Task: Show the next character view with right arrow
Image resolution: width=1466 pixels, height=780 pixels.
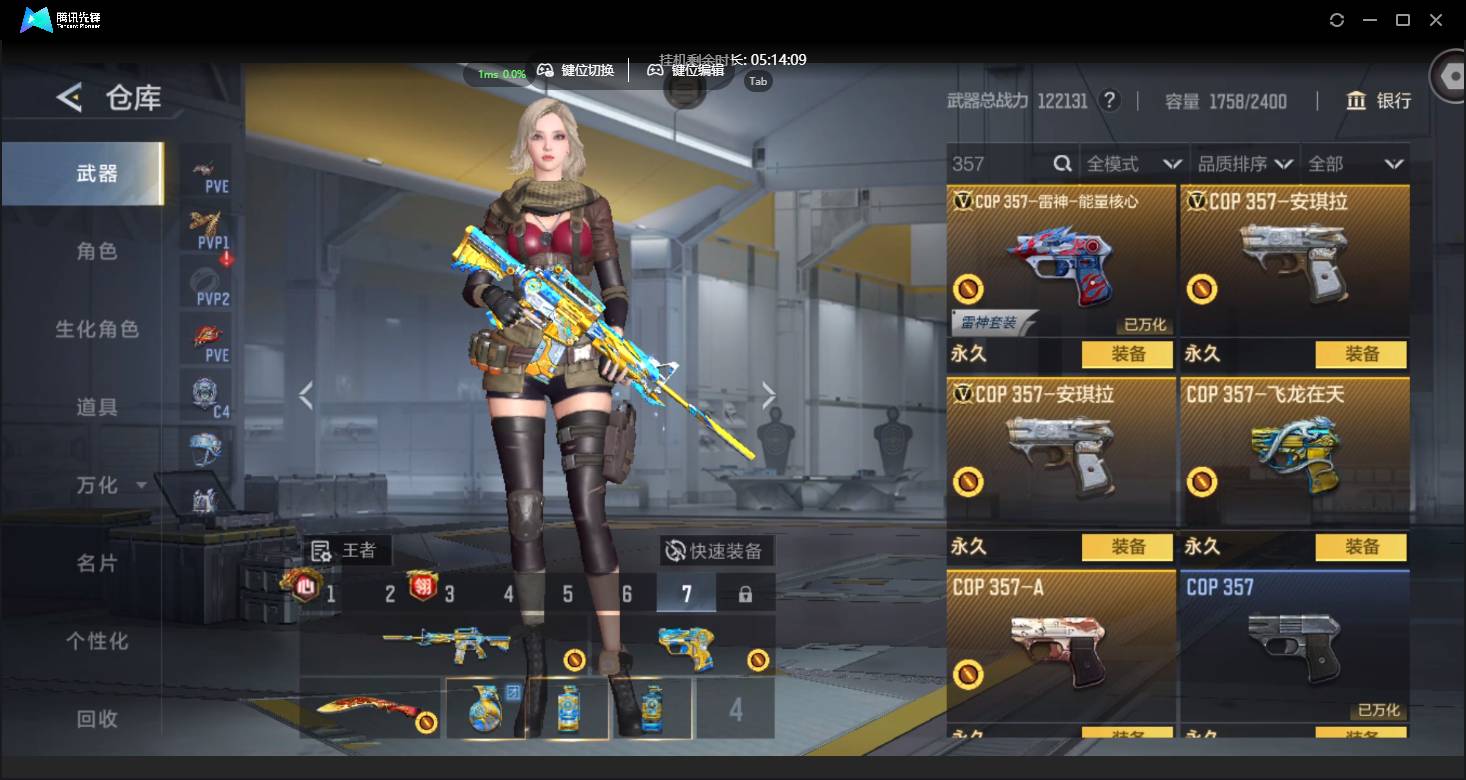Action: [768, 396]
